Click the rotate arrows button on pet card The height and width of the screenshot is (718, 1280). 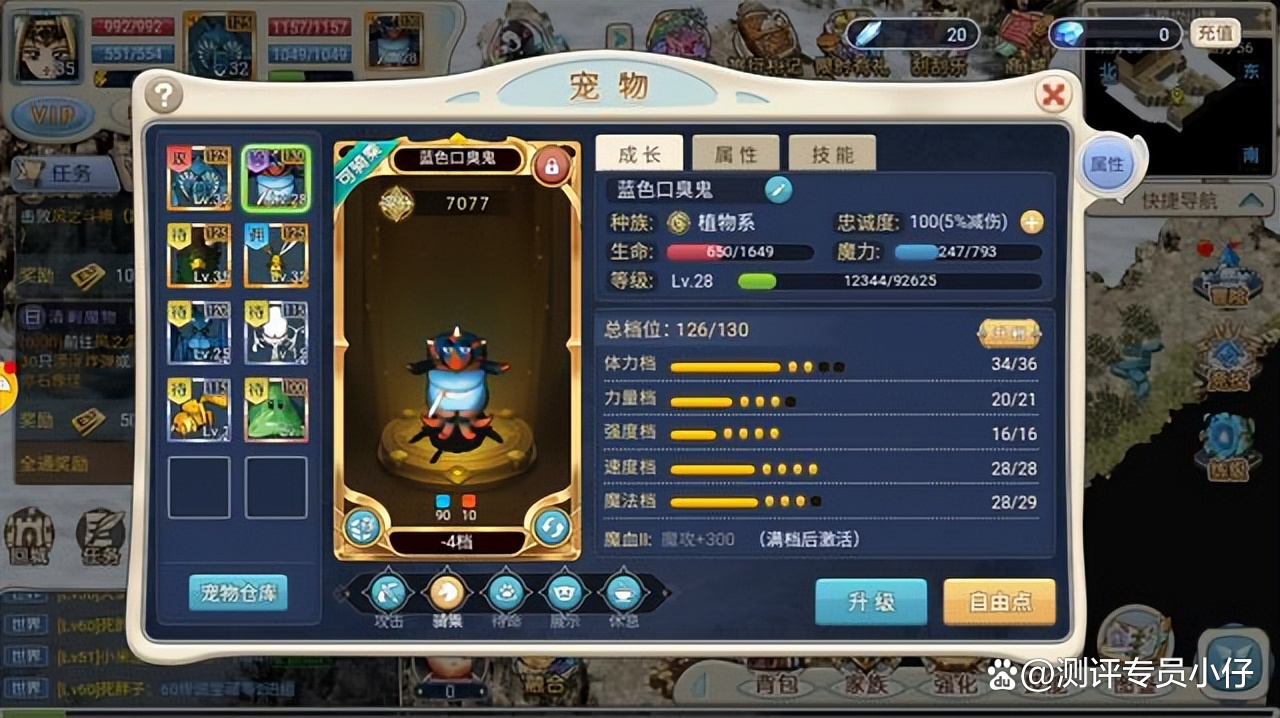552,527
